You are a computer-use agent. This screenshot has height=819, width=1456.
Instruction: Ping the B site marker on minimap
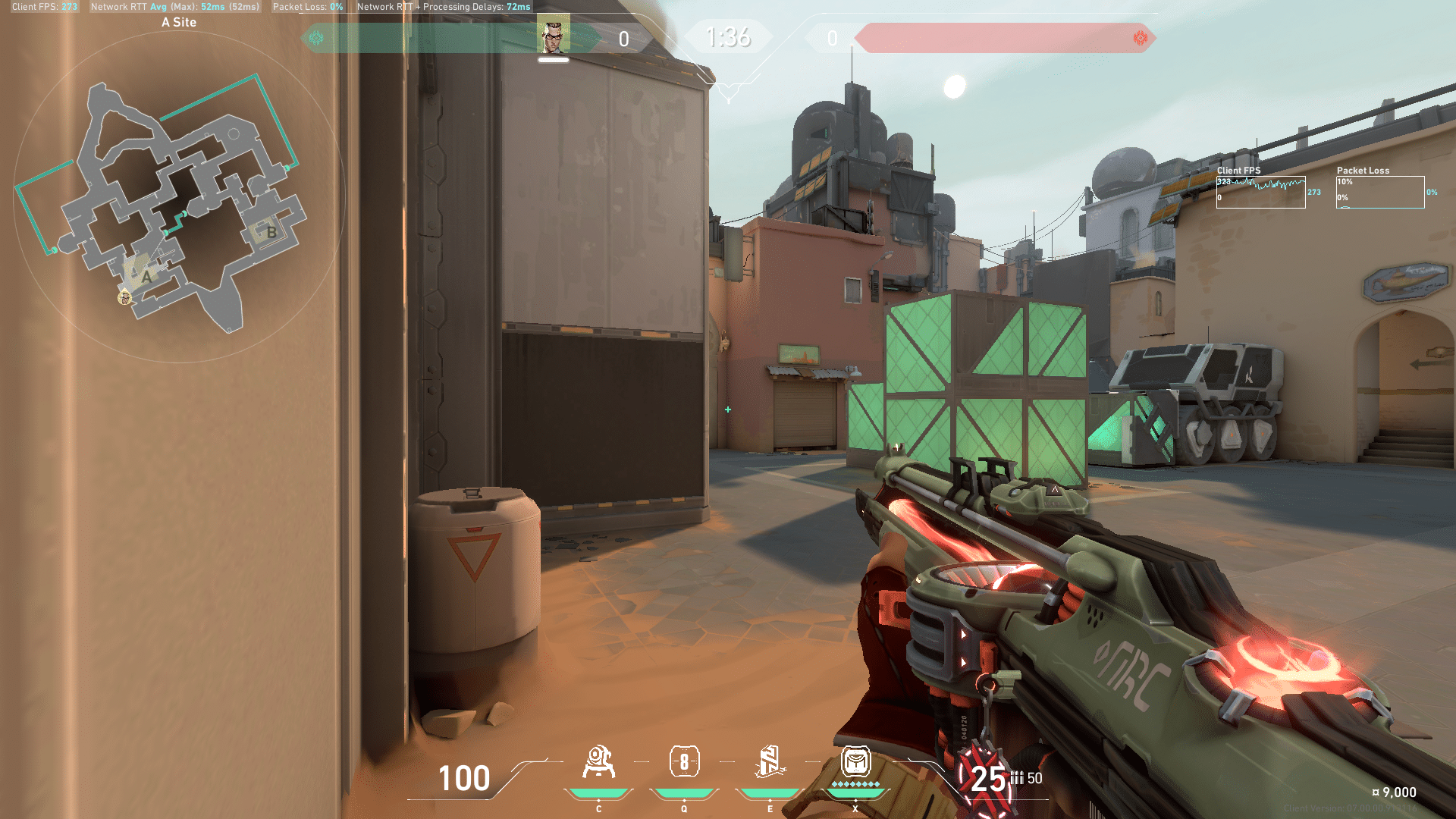[271, 232]
